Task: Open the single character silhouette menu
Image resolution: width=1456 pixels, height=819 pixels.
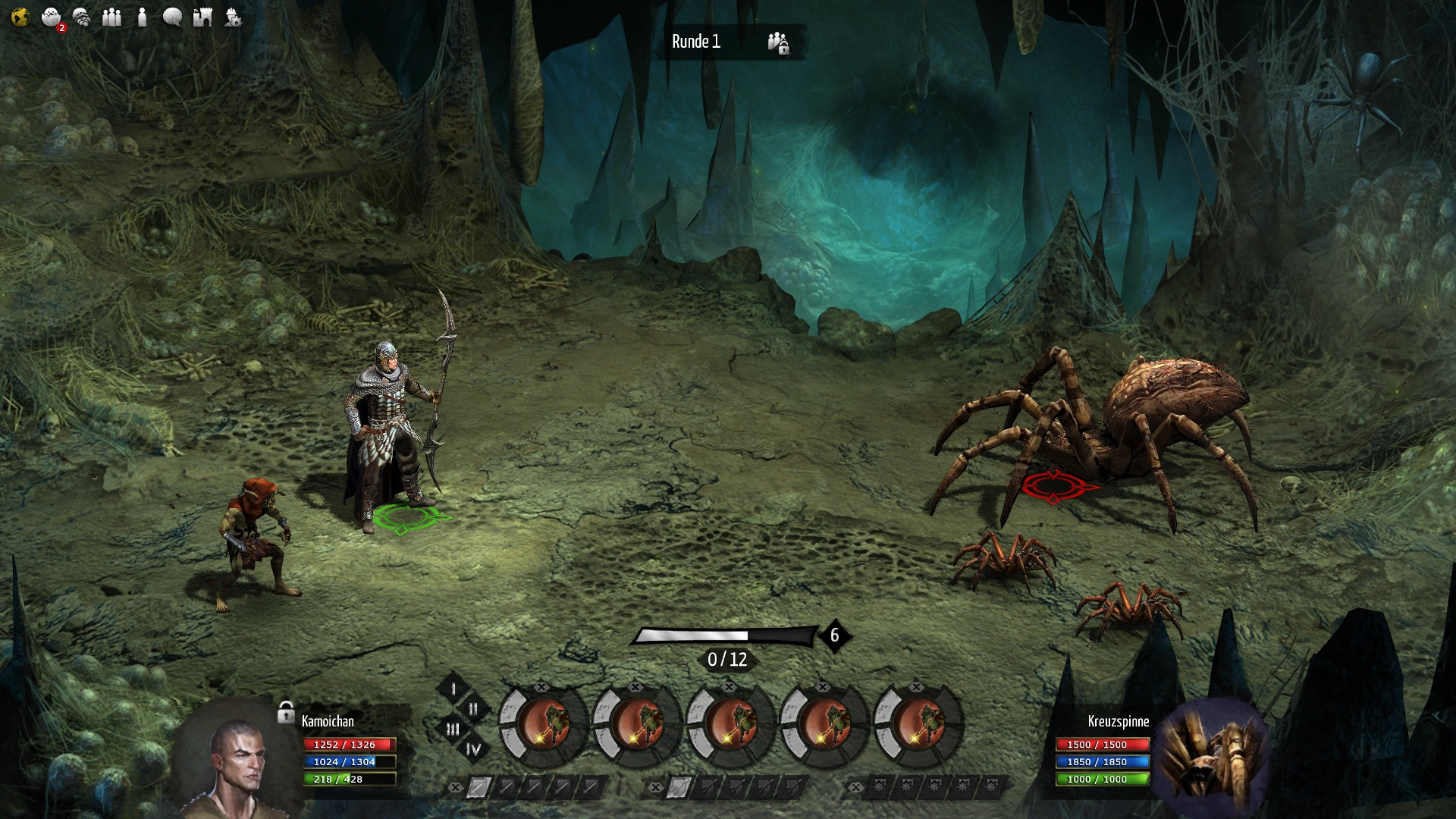Action: (x=142, y=17)
